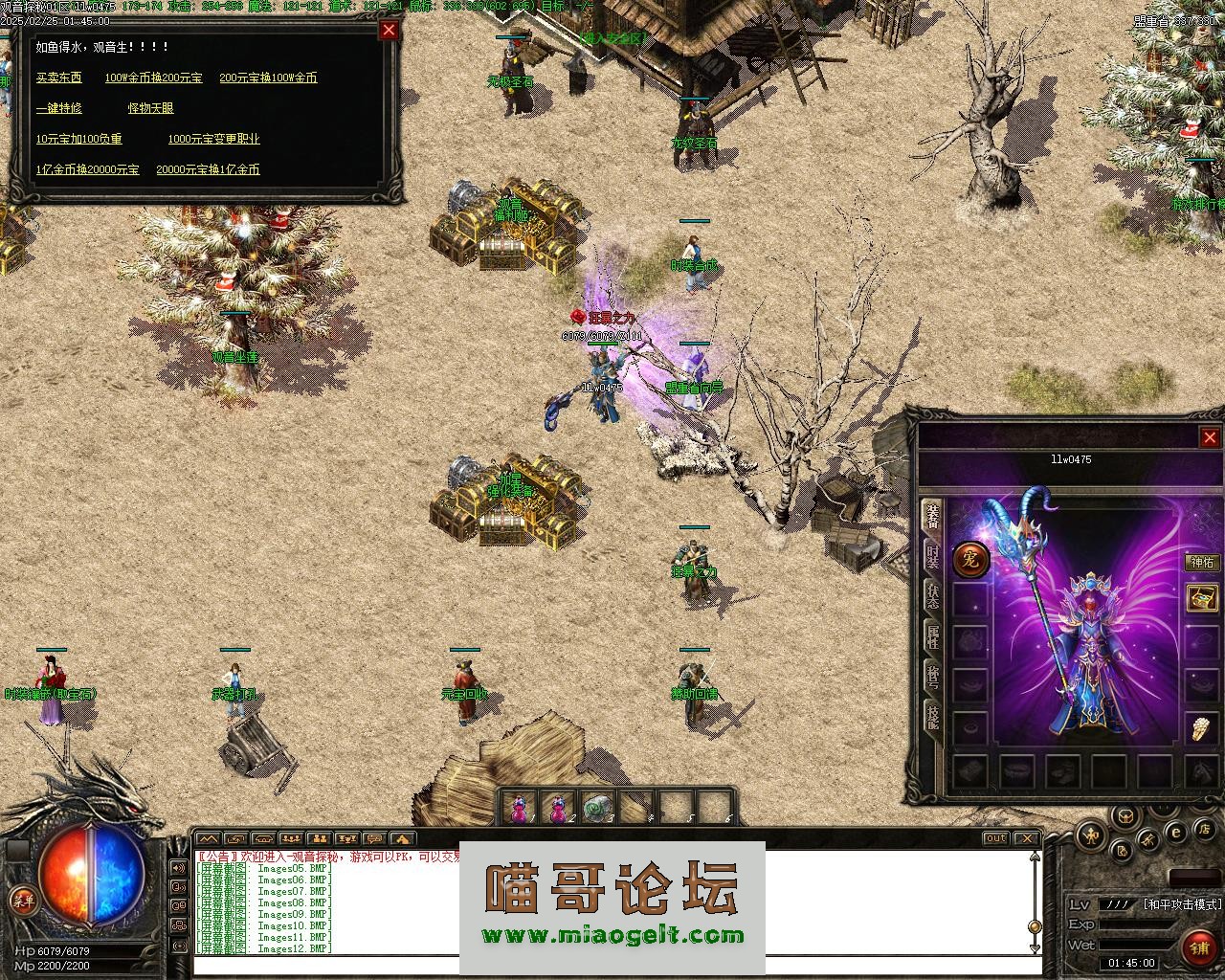Click the chat window 'out' button

point(996,838)
